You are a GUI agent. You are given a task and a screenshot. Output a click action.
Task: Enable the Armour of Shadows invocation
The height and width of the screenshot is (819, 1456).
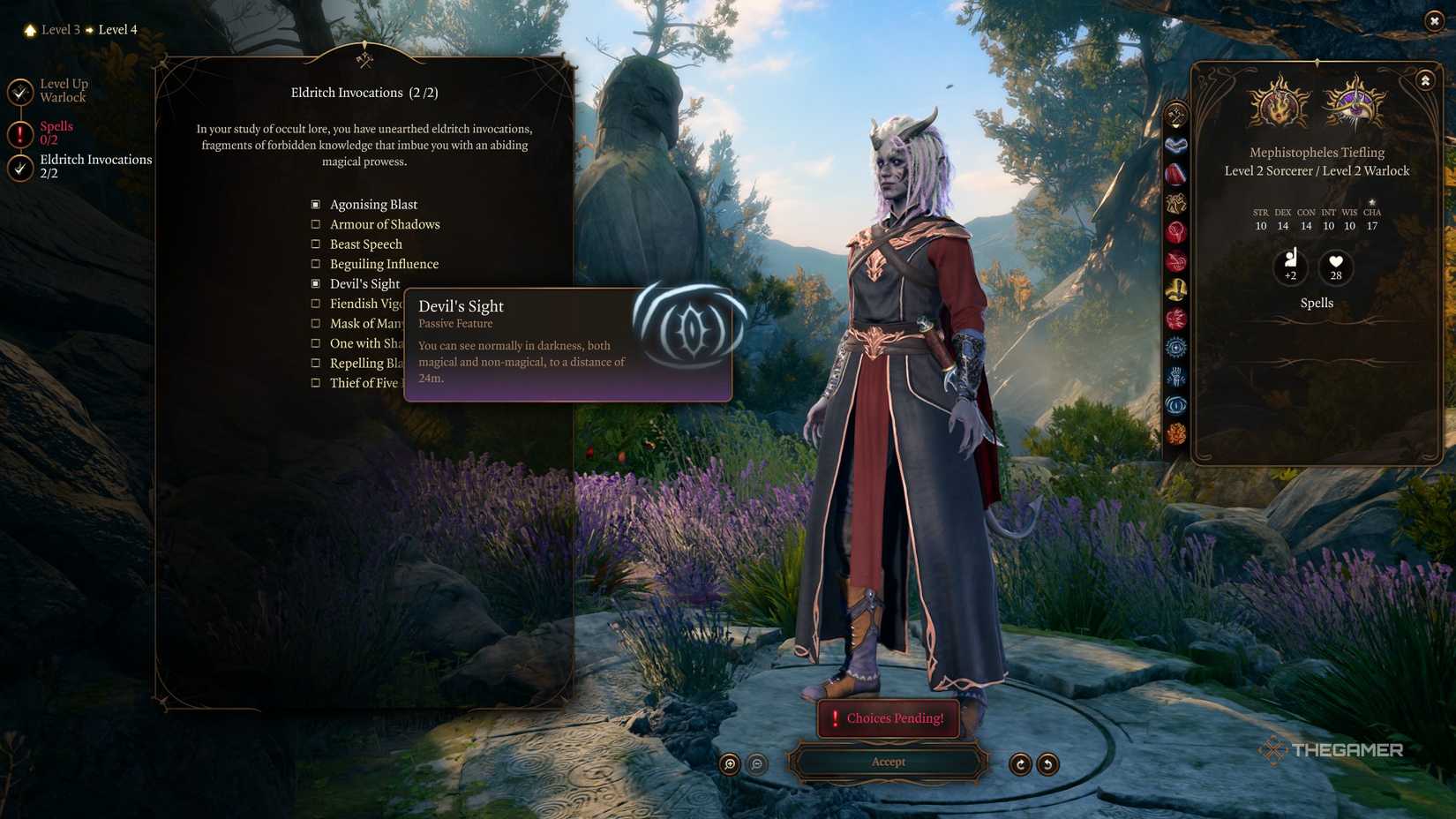(316, 224)
